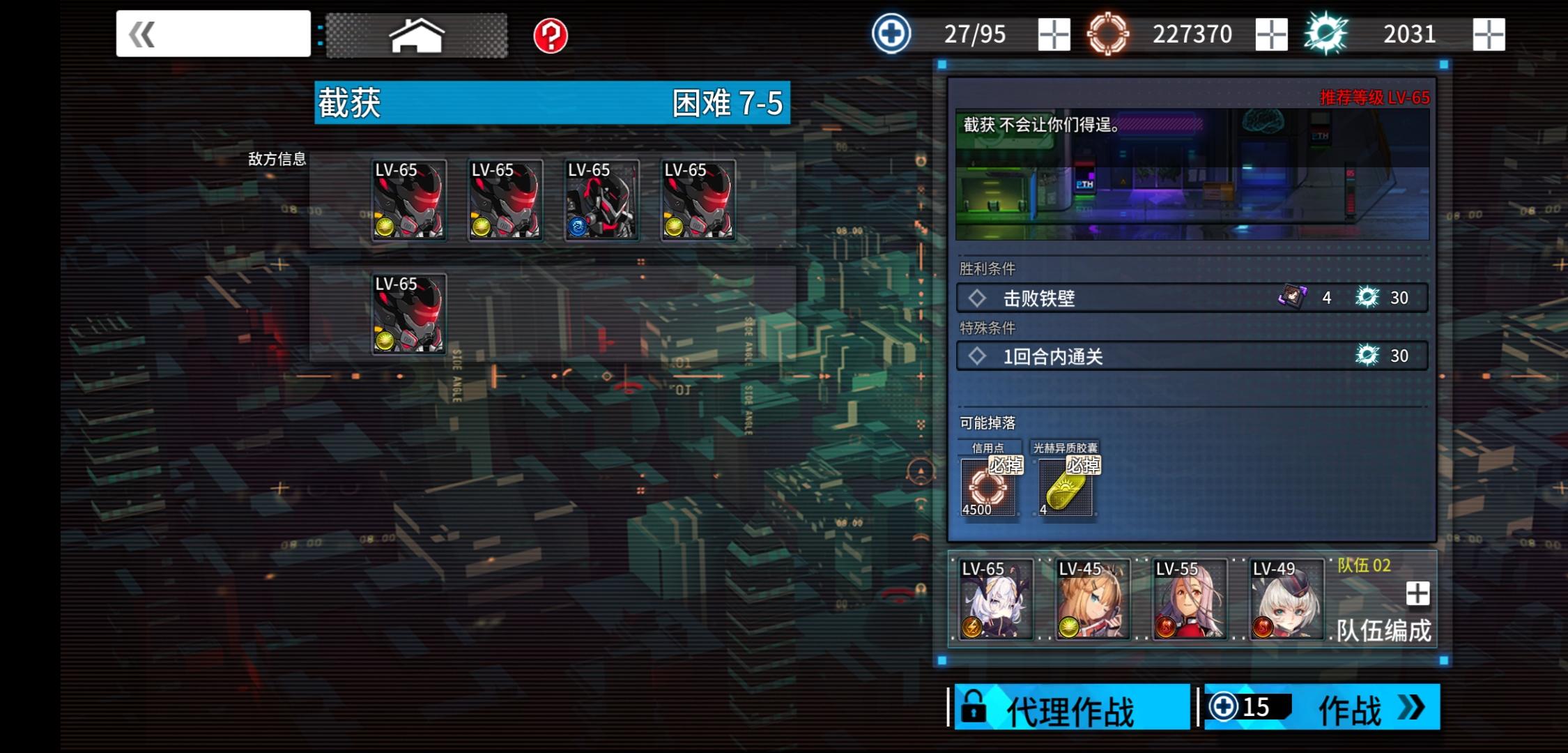
Task: Select the 1回合内通关 special condition entry
Action: (1115, 356)
